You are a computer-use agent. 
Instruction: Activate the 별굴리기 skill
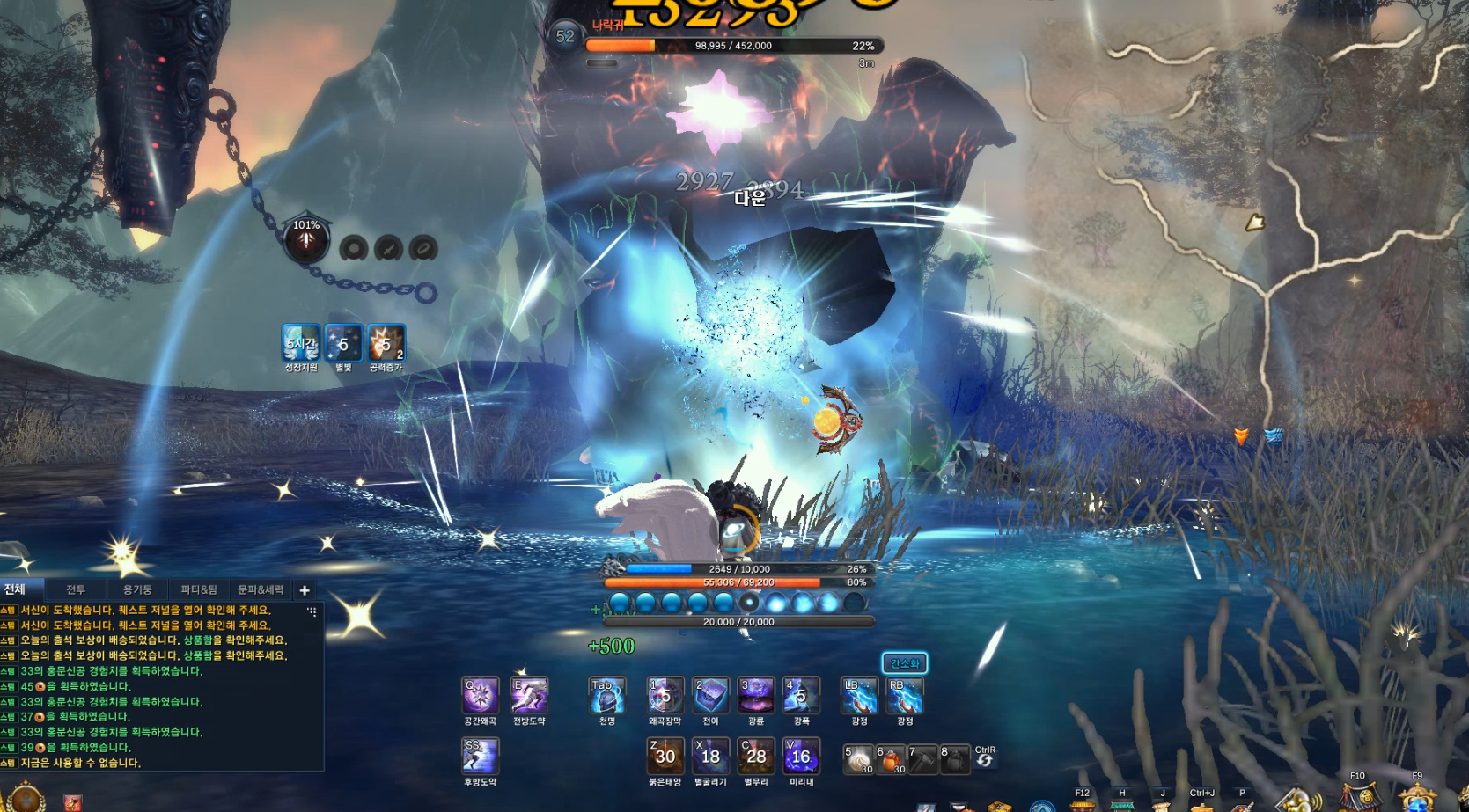pyautogui.click(x=710, y=757)
